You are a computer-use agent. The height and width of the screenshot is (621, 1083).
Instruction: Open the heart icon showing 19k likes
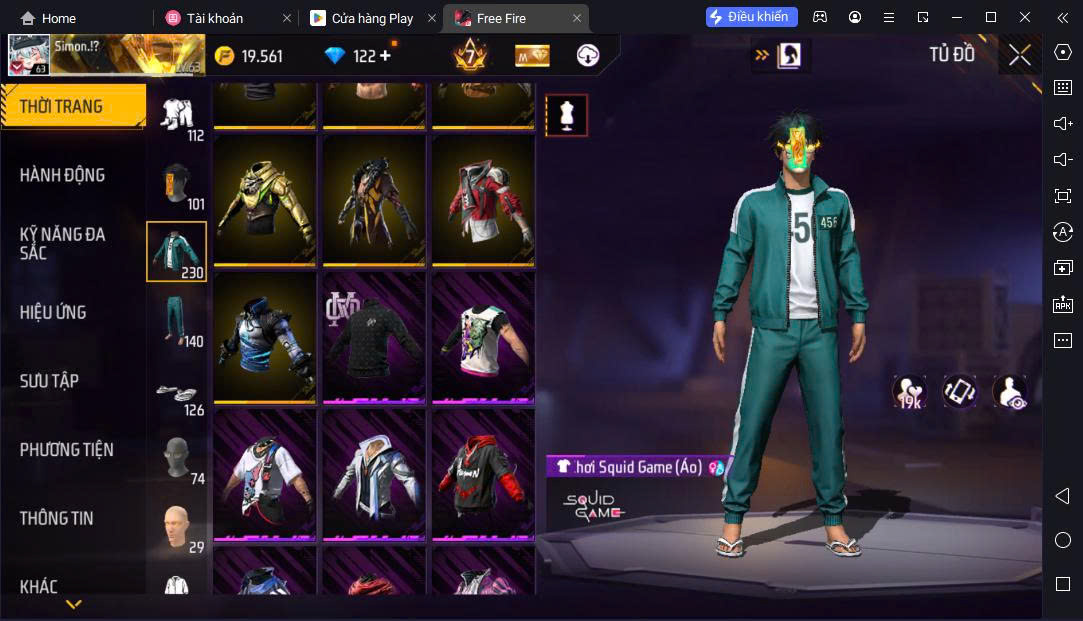(x=910, y=392)
